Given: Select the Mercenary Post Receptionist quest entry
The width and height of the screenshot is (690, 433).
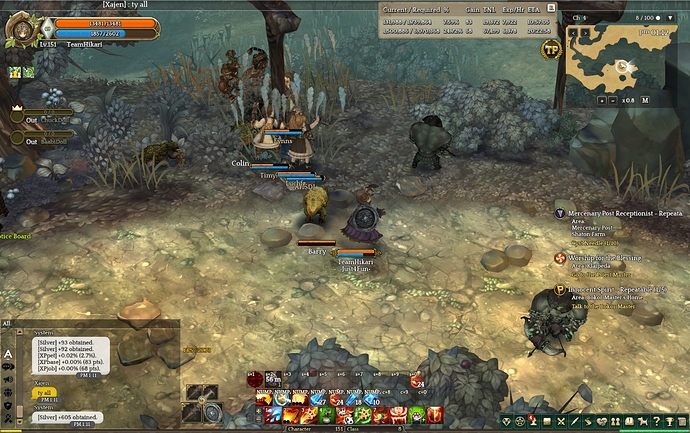Looking at the screenshot, I should [x=620, y=213].
